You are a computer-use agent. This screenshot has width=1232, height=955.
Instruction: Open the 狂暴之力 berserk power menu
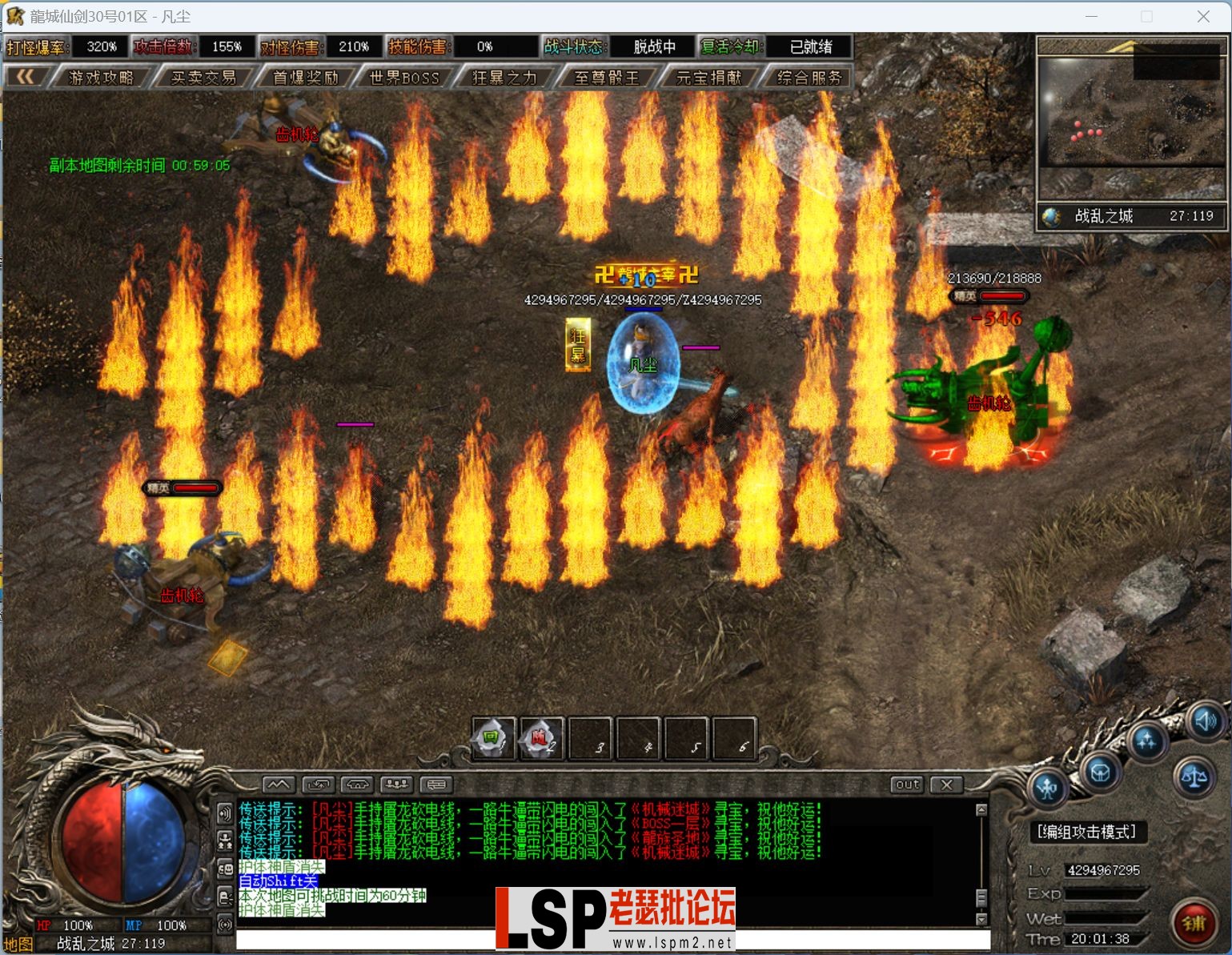[504, 78]
